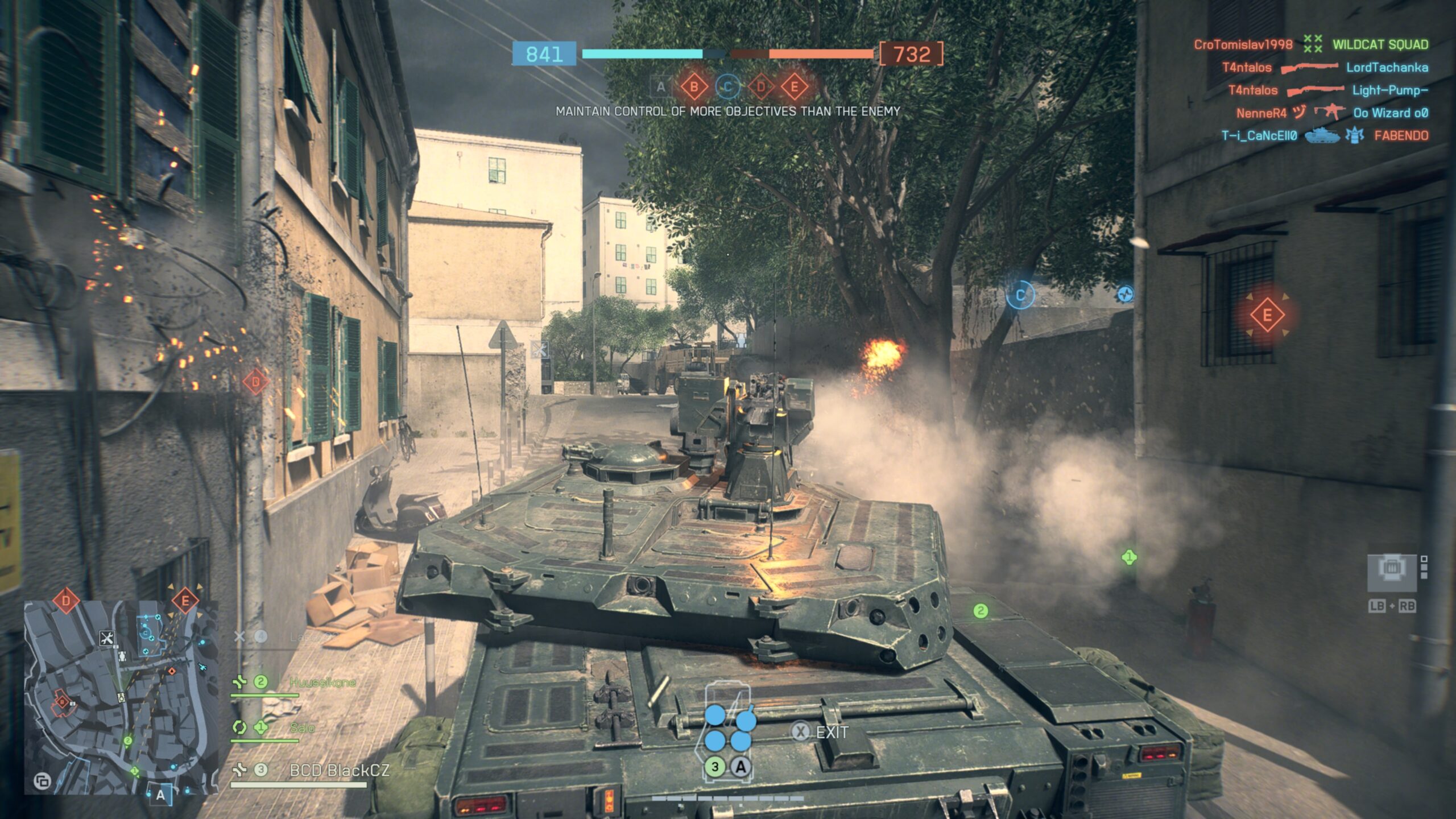
Task: Select the wrench repair marker on the minimap
Action: pos(106,638)
